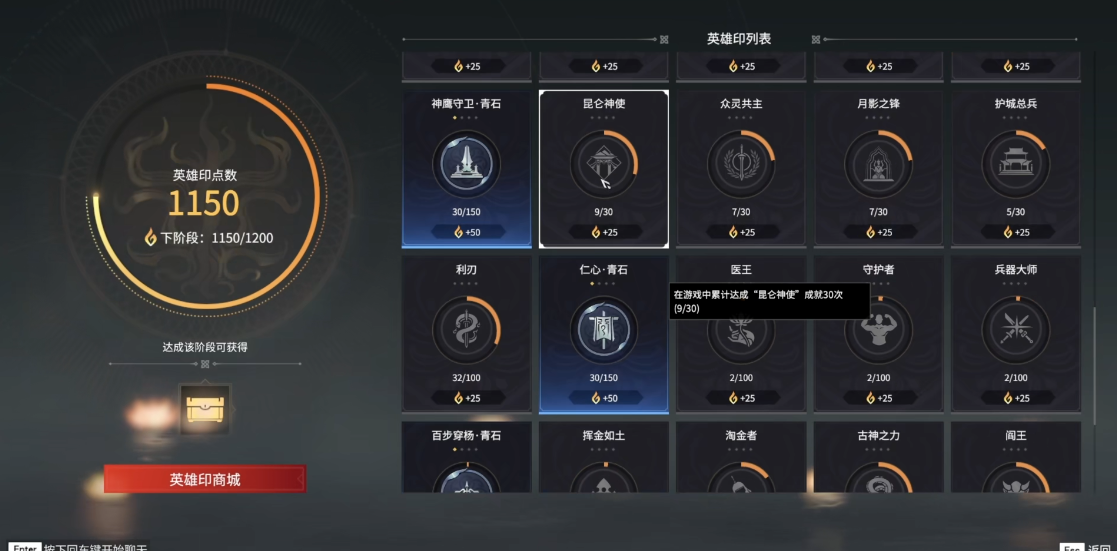Select the 仁心·青石 hero seal card
Image resolution: width=1117 pixels, height=551 pixels.
(x=604, y=334)
